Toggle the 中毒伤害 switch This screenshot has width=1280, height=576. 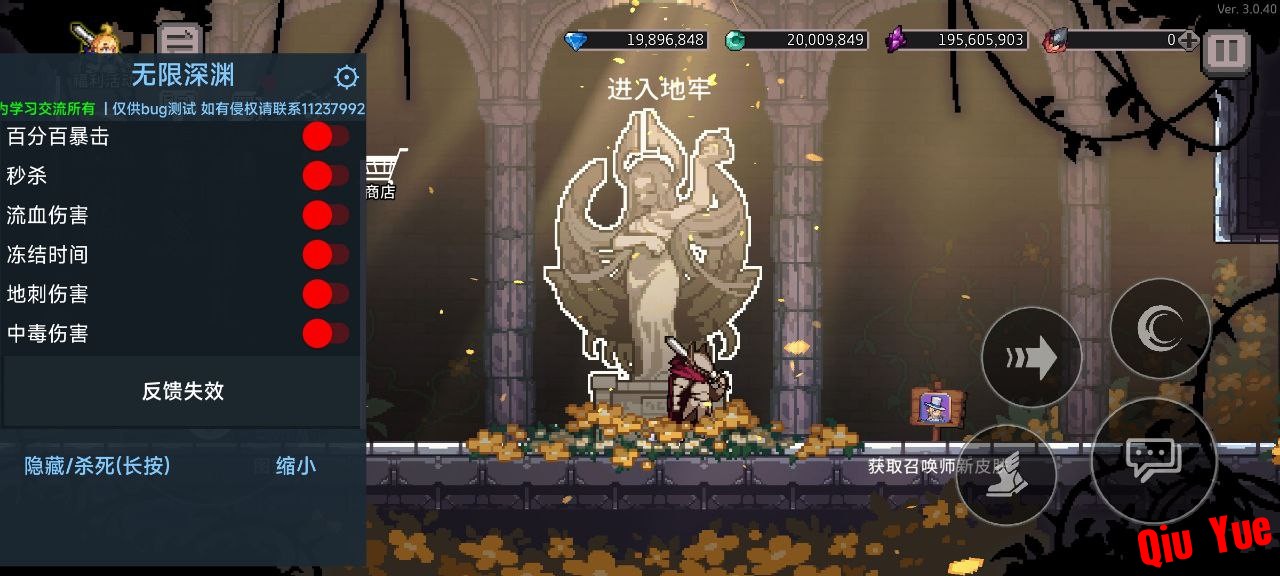pyautogui.click(x=325, y=333)
